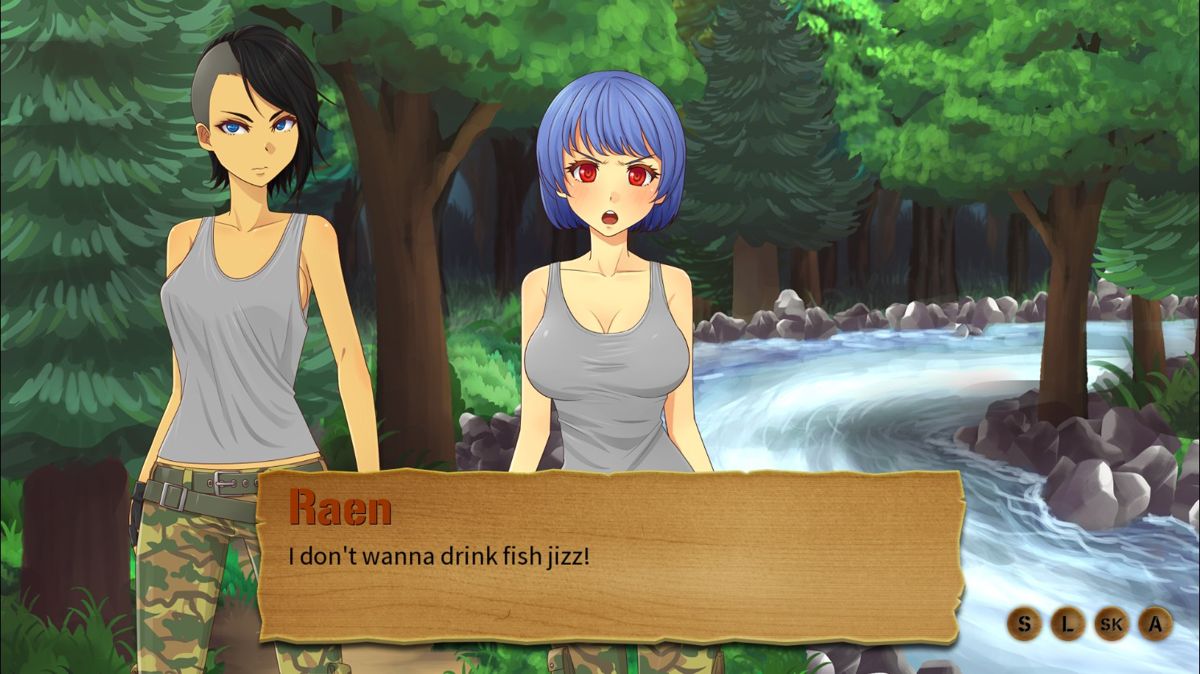Open the load menu with the L button
The height and width of the screenshot is (674, 1200).
coord(1067,624)
